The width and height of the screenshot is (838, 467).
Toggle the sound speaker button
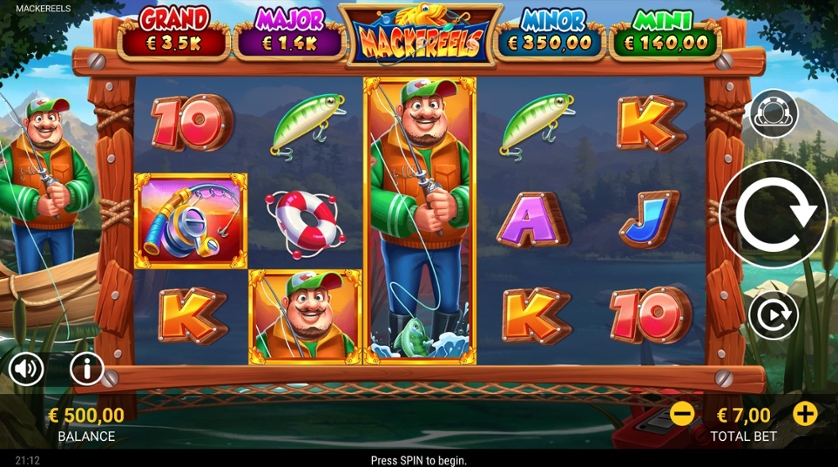(x=26, y=369)
